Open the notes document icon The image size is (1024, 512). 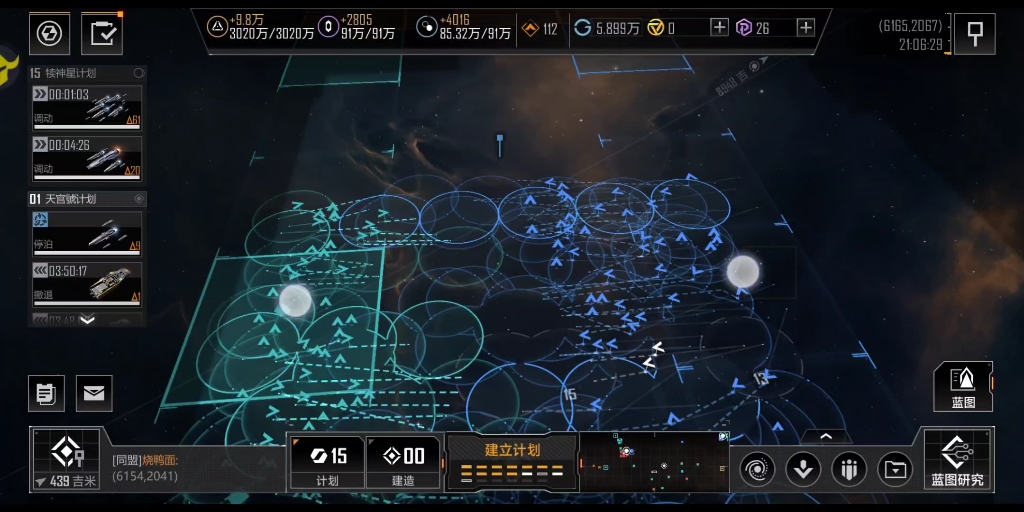pos(46,393)
